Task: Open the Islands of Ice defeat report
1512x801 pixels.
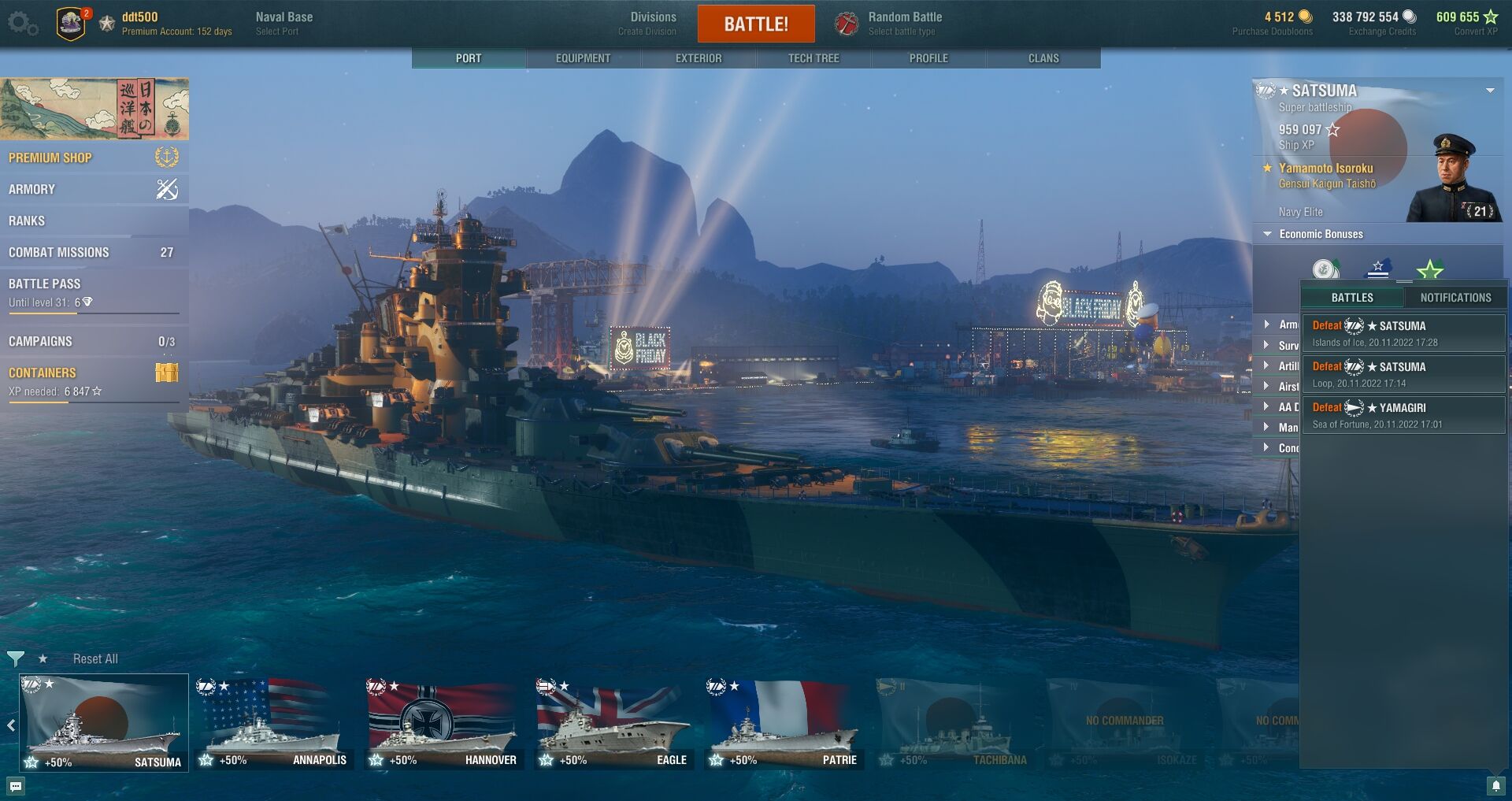Action: point(1403,333)
